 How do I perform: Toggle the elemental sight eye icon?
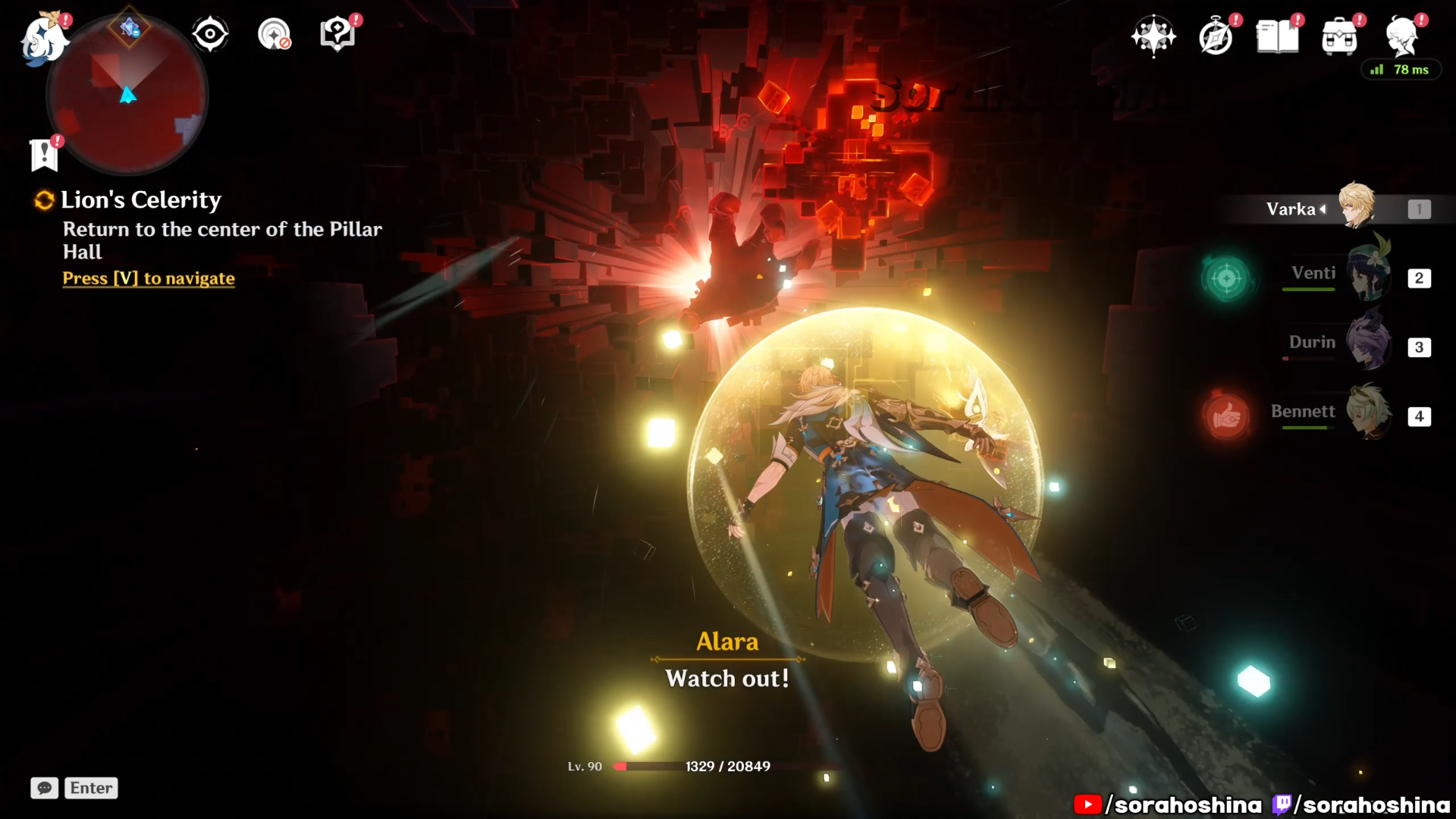(210, 35)
